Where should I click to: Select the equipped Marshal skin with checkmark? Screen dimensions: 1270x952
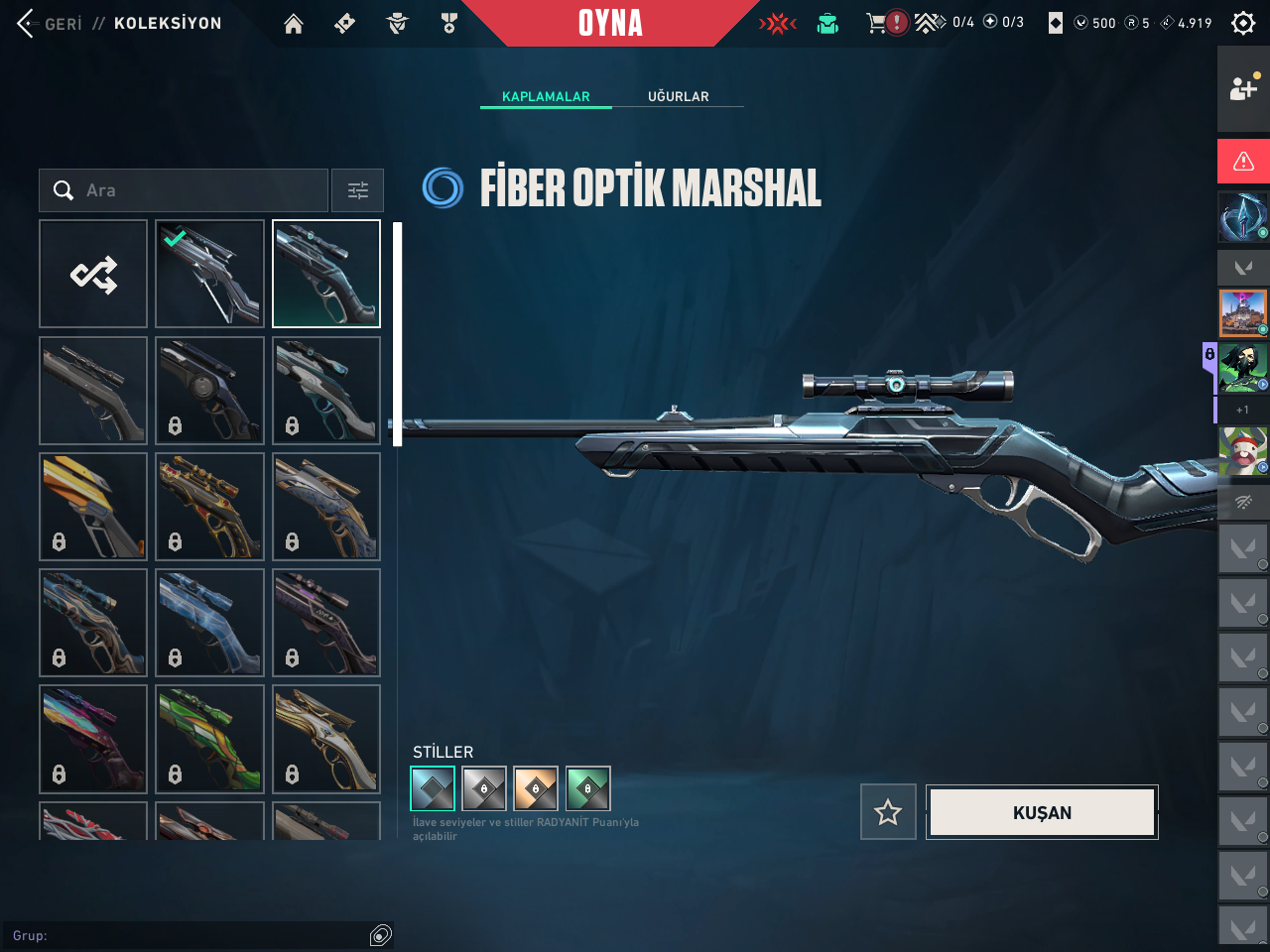pyautogui.click(x=209, y=274)
